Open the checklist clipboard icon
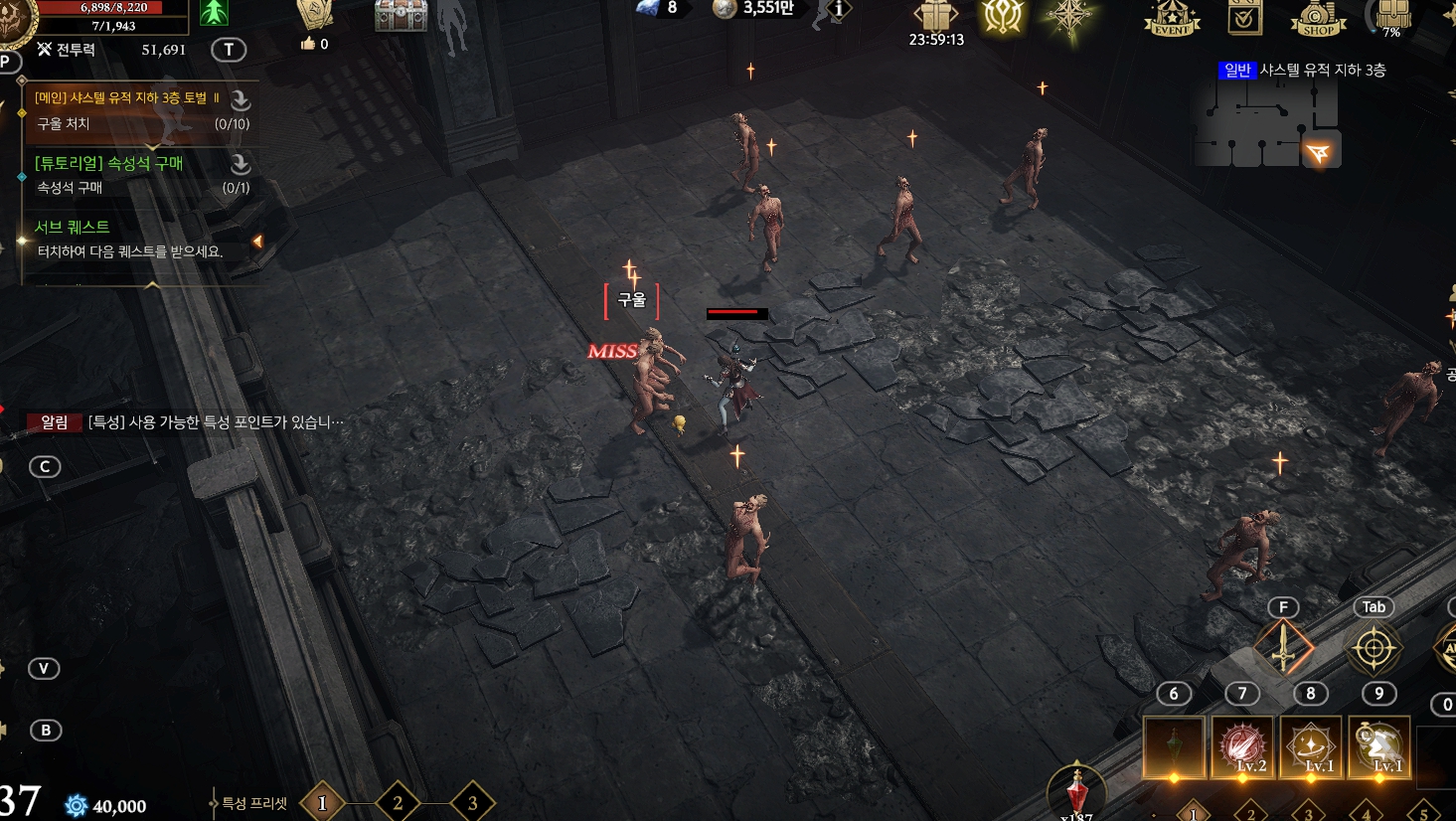The height and width of the screenshot is (821, 1456). [x=1244, y=18]
